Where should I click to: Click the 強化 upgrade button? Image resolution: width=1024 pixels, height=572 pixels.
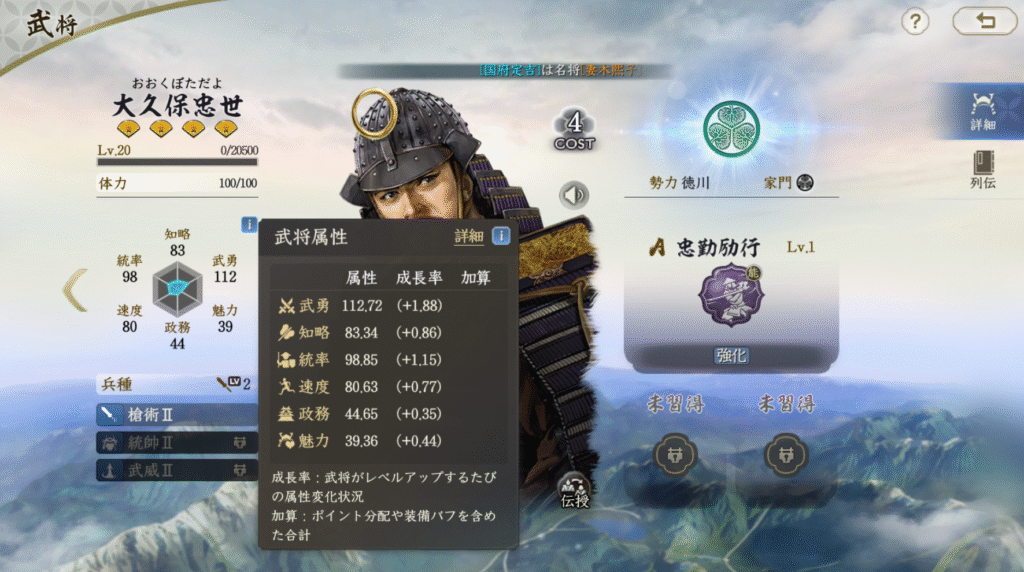click(731, 356)
